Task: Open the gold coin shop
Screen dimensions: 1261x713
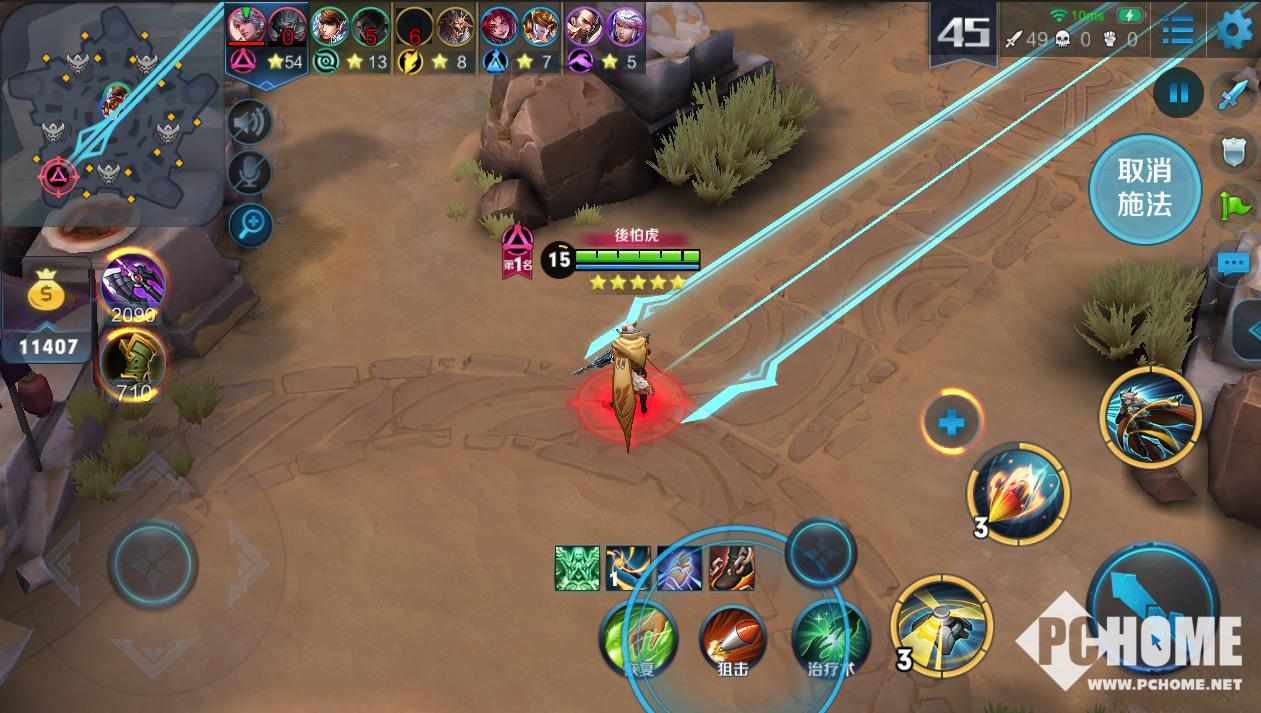Action: pyautogui.click(x=46, y=294)
